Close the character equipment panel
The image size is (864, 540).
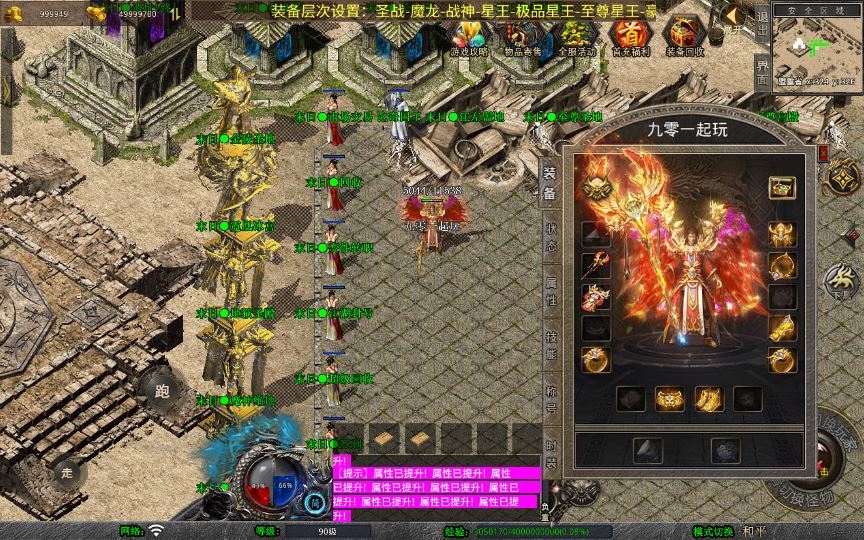pyautogui.click(x=823, y=152)
